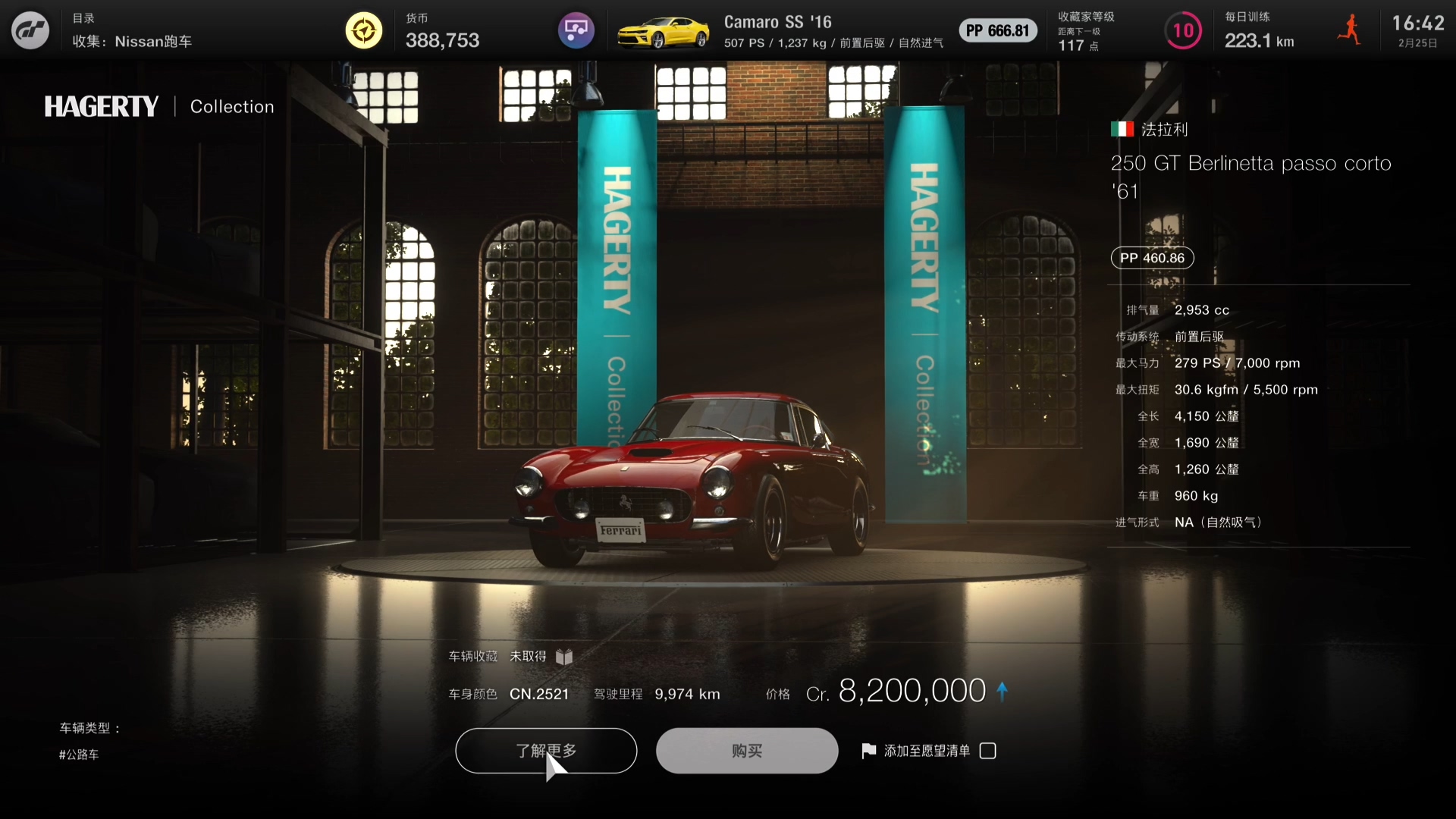Open the 目录 menu entry
This screenshot has height=819, width=1456.
83,17
